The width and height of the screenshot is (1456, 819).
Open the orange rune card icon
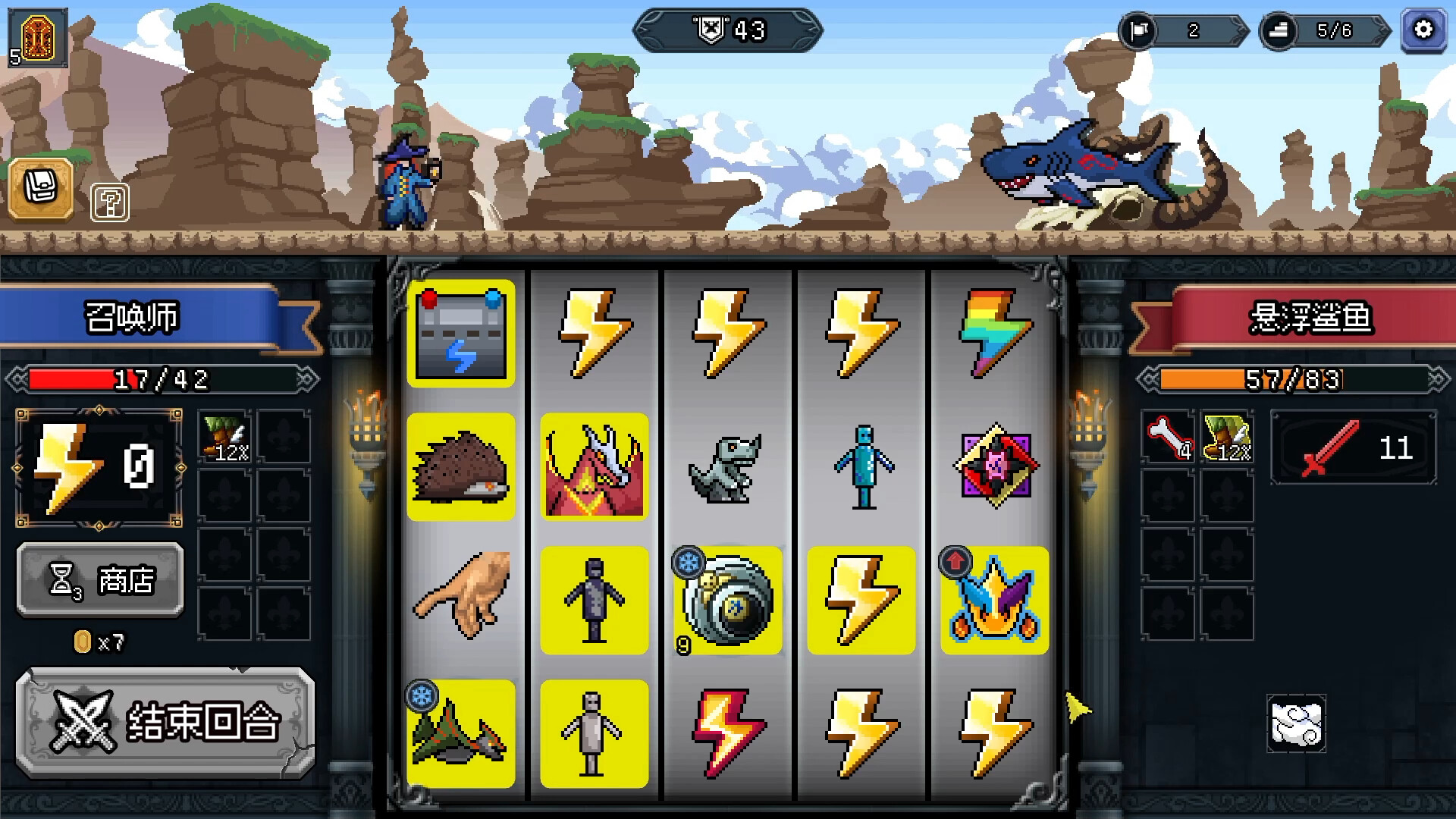point(38,36)
